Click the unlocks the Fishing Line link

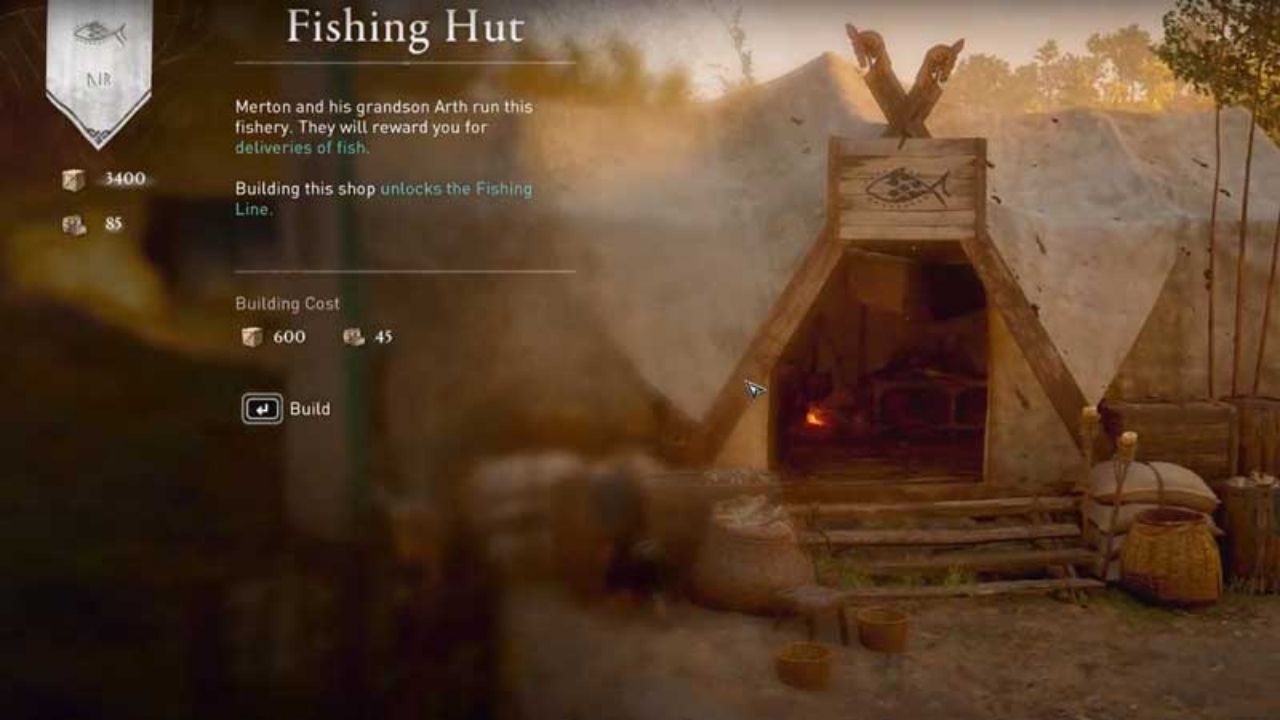[x=455, y=187]
